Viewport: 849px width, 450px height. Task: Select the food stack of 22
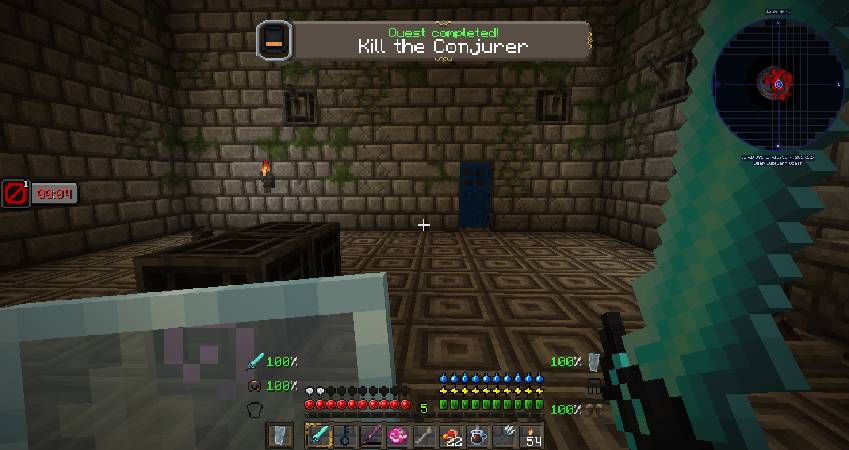452,436
